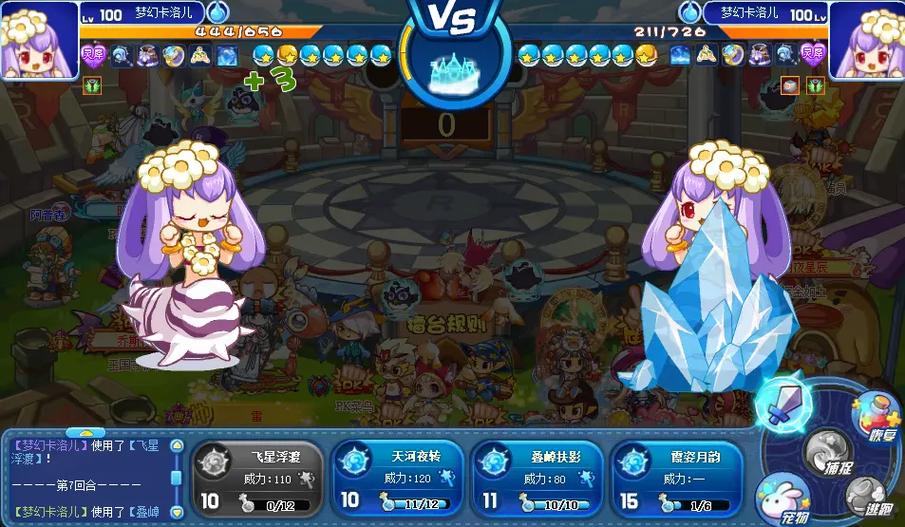Screen dimensions: 905x527
Task: Flee battle with the 逃跑 button
Action: pyautogui.click(x=868, y=496)
